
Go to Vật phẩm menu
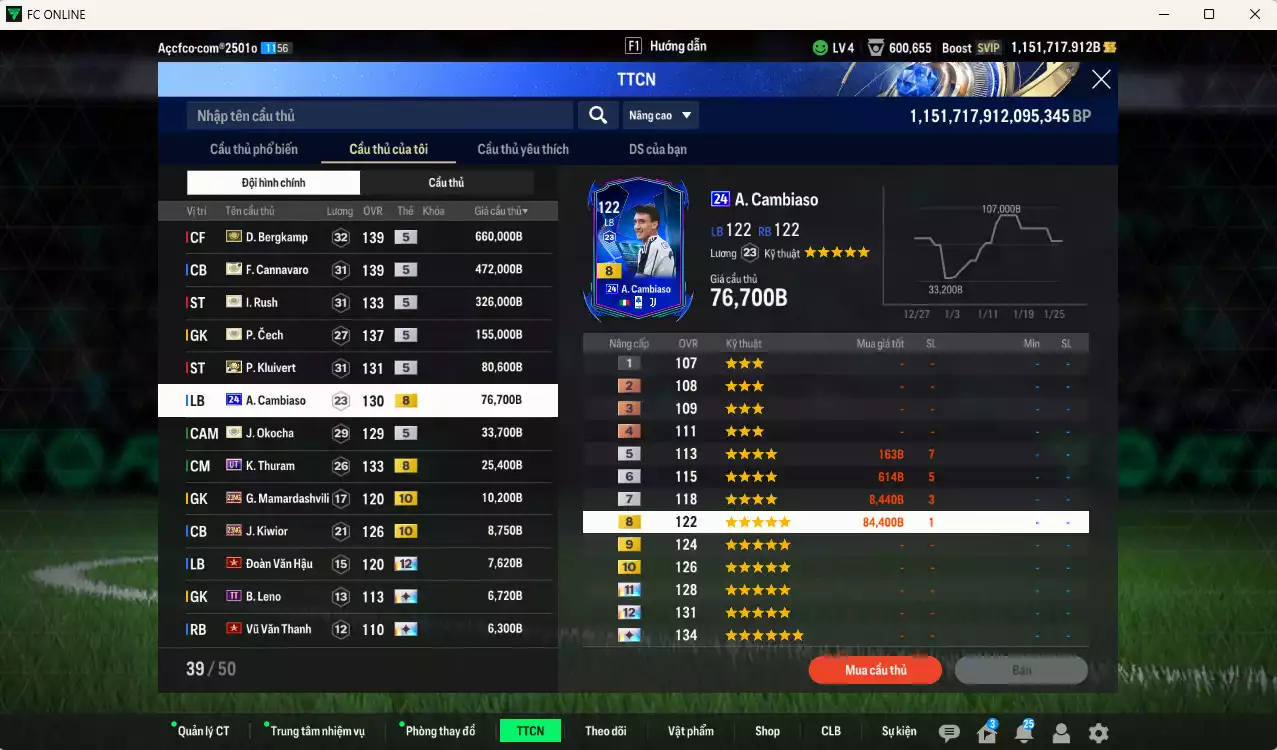691,731
